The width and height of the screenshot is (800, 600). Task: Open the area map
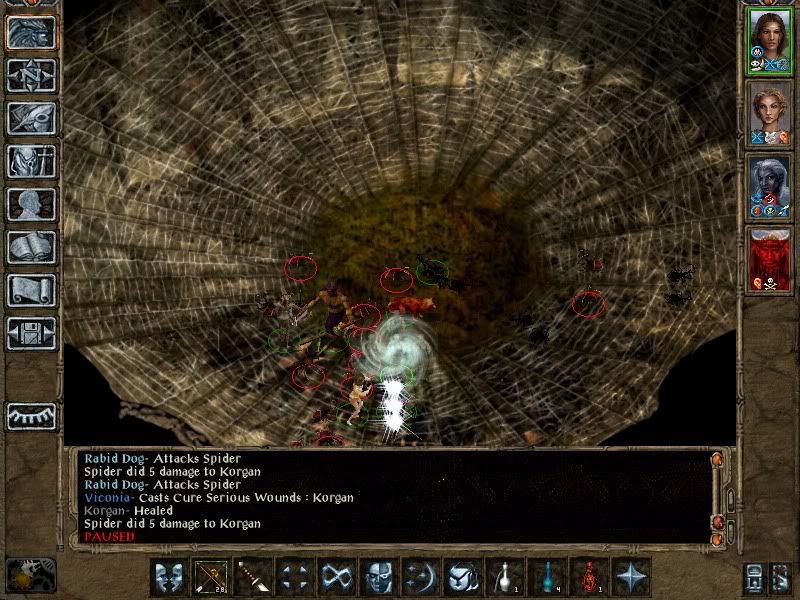point(31,76)
